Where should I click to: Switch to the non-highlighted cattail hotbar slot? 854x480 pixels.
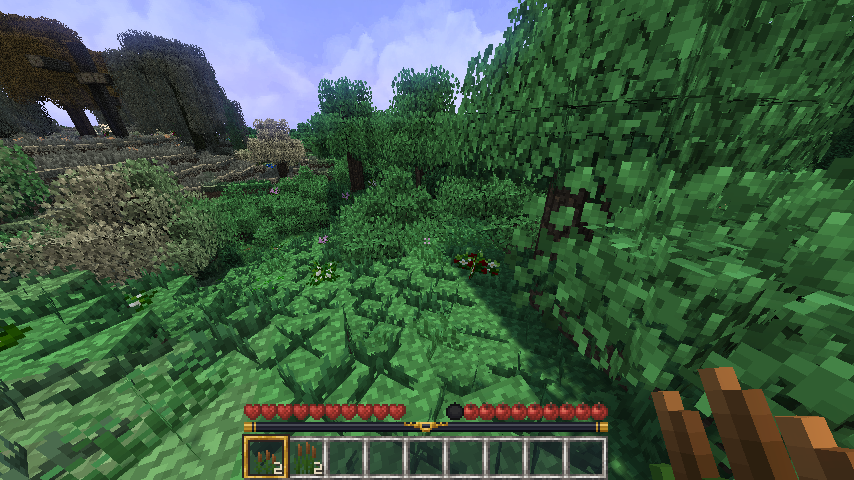click(x=306, y=457)
